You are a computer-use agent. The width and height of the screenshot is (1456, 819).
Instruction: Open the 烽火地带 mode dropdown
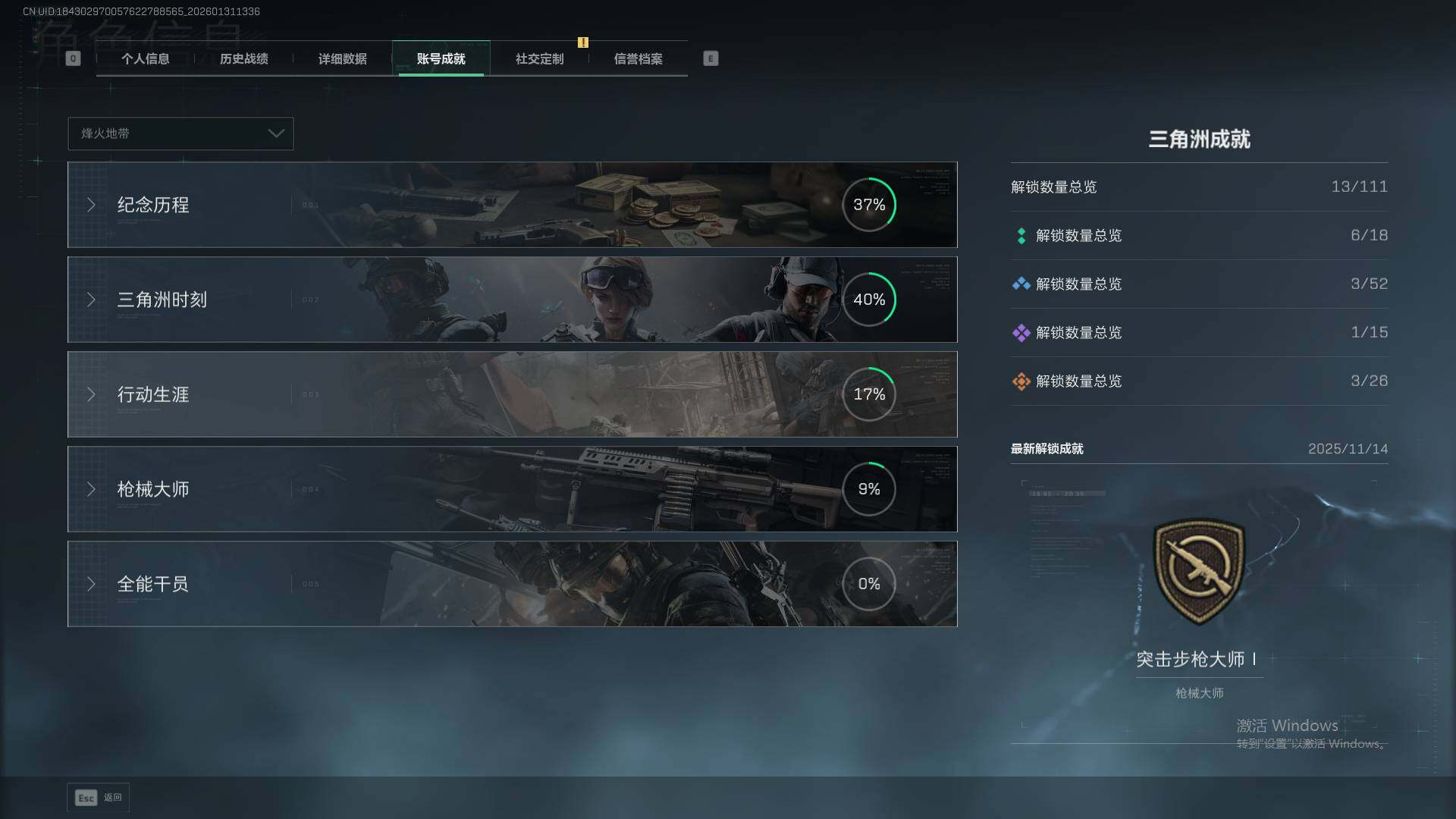coord(180,133)
